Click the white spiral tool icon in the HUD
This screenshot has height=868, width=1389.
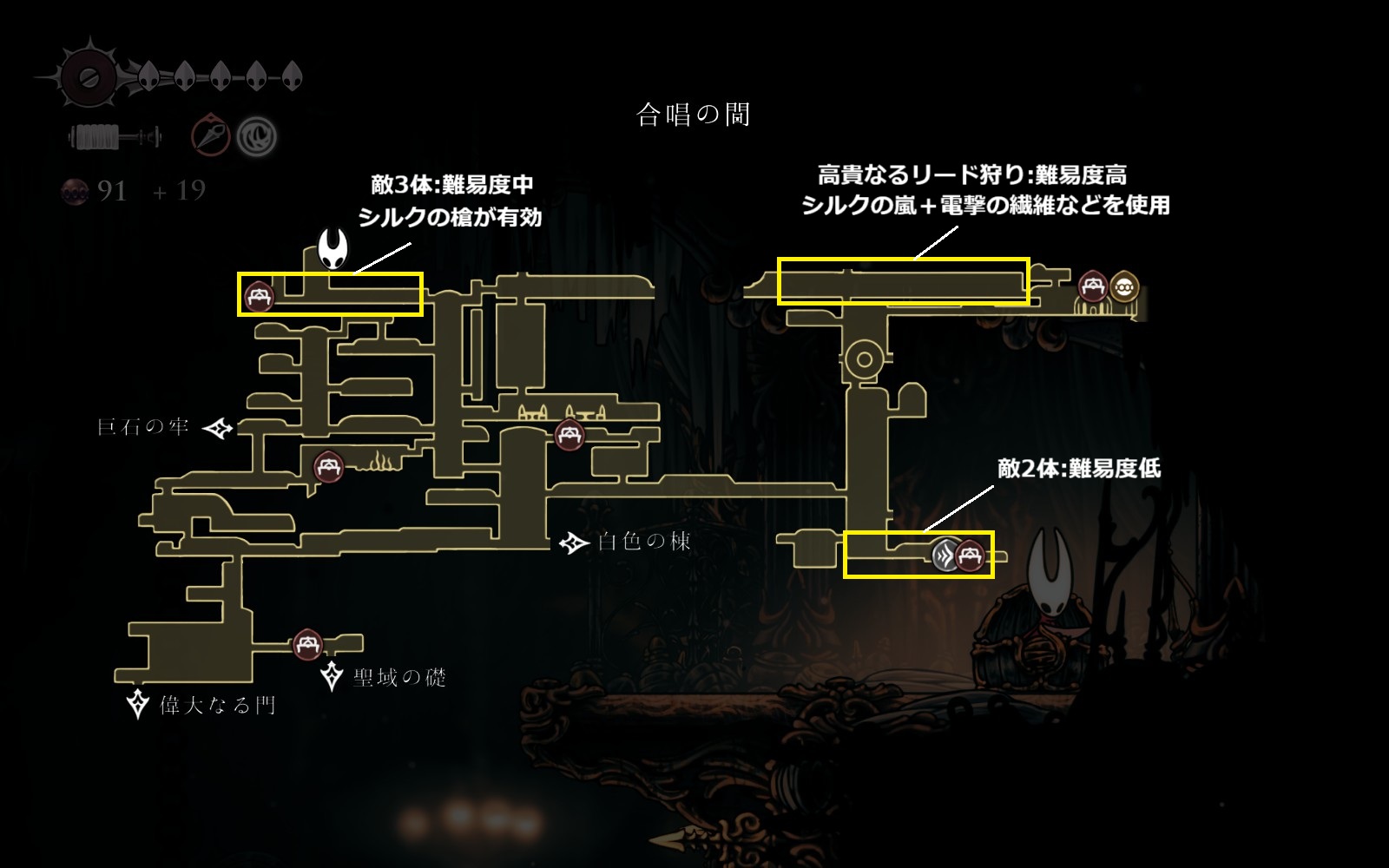(x=257, y=136)
